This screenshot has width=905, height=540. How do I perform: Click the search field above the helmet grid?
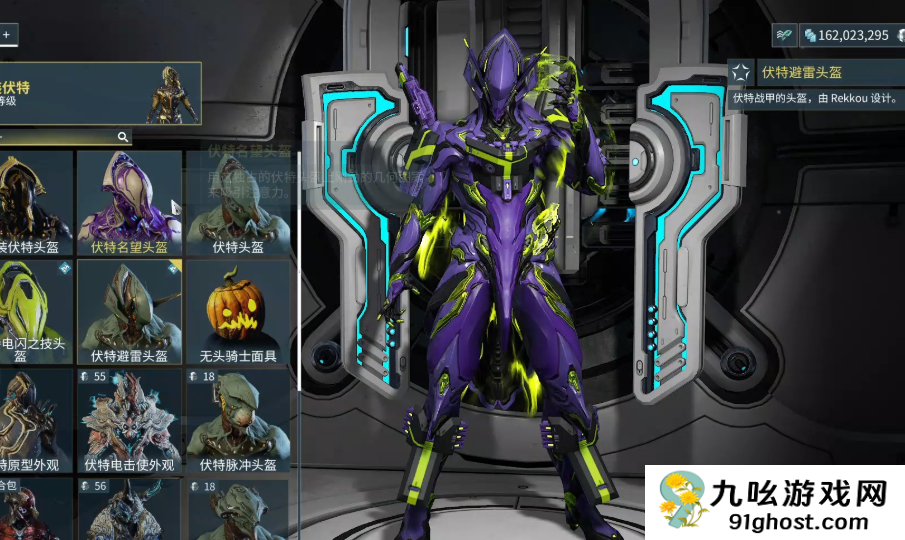coord(60,136)
